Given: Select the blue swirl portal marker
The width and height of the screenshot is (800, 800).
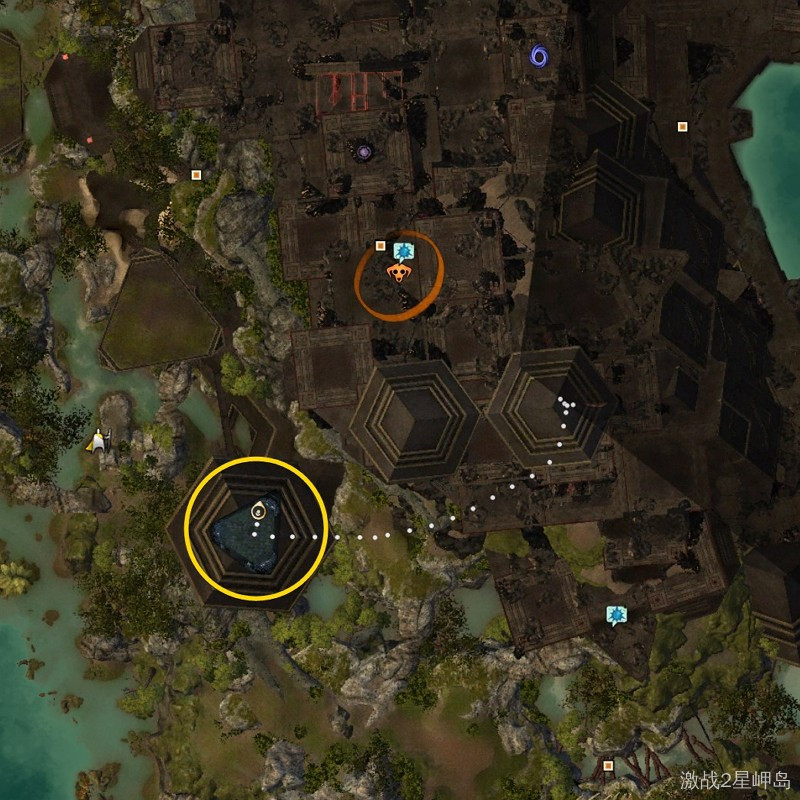Looking at the screenshot, I should pos(540,54).
